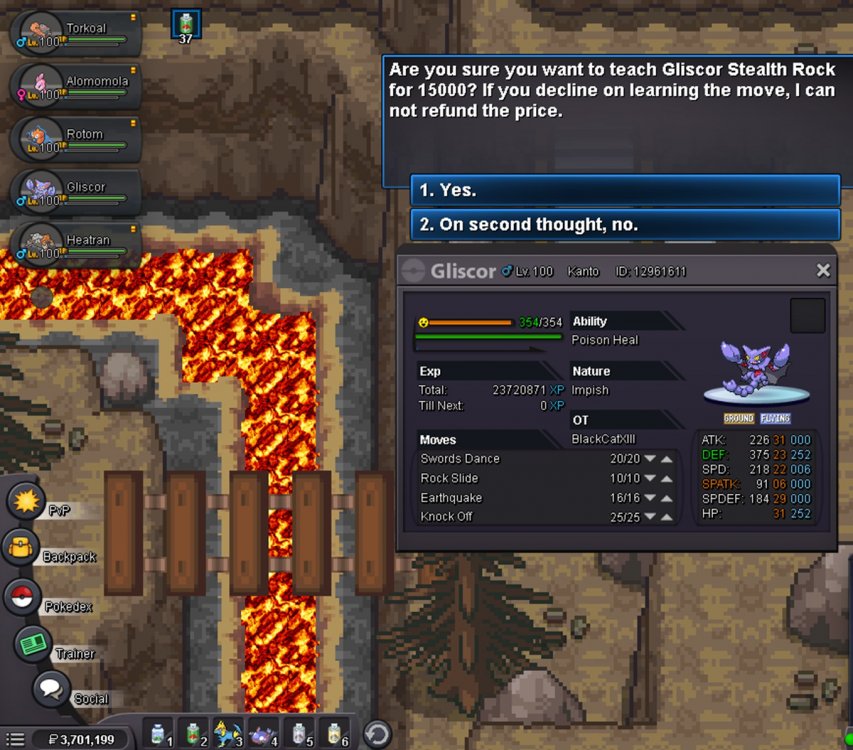Open the hamburger main menu
Screen dimensions: 853x750
[x=14, y=740]
